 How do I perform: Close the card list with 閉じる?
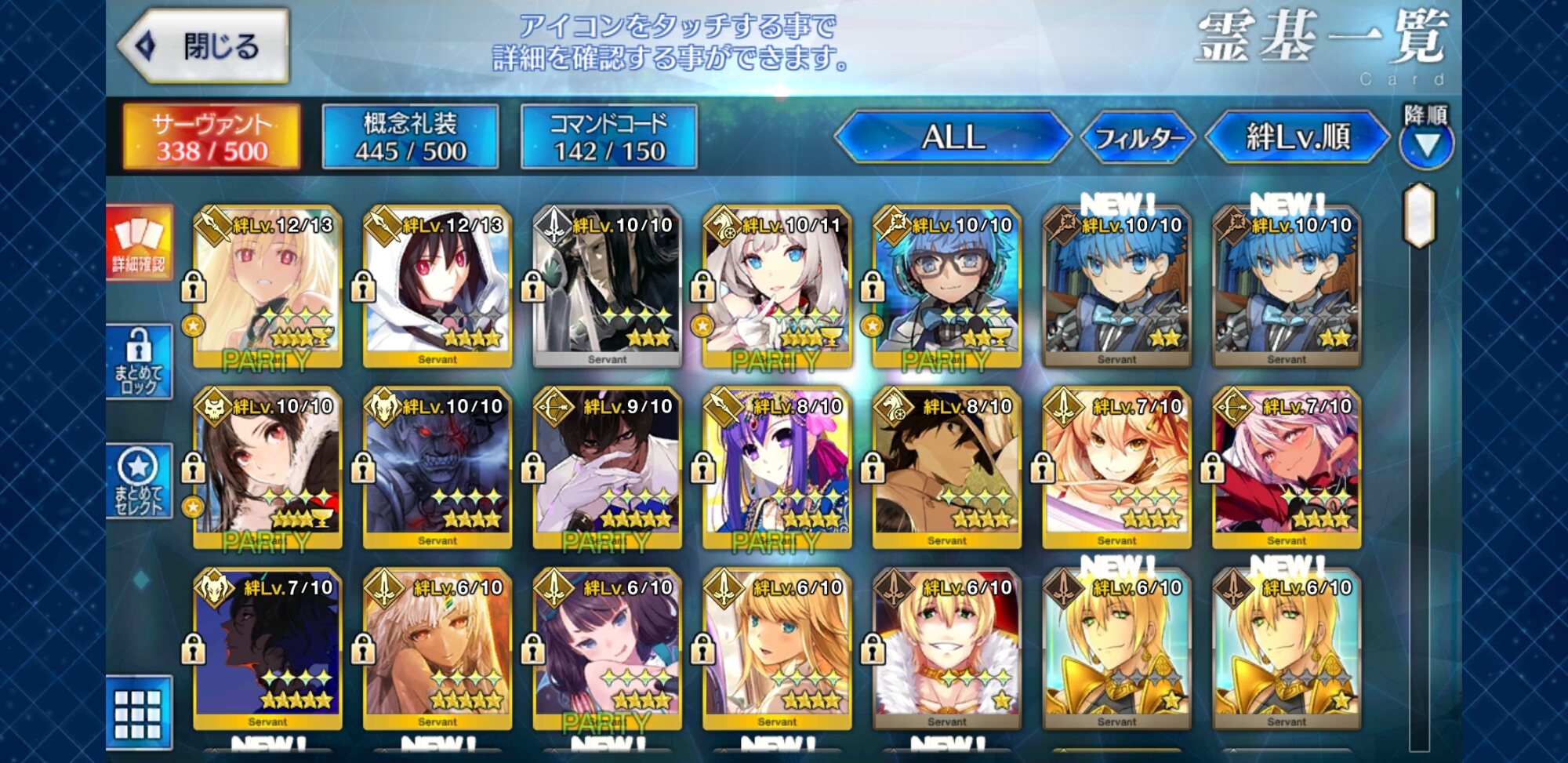(x=205, y=46)
